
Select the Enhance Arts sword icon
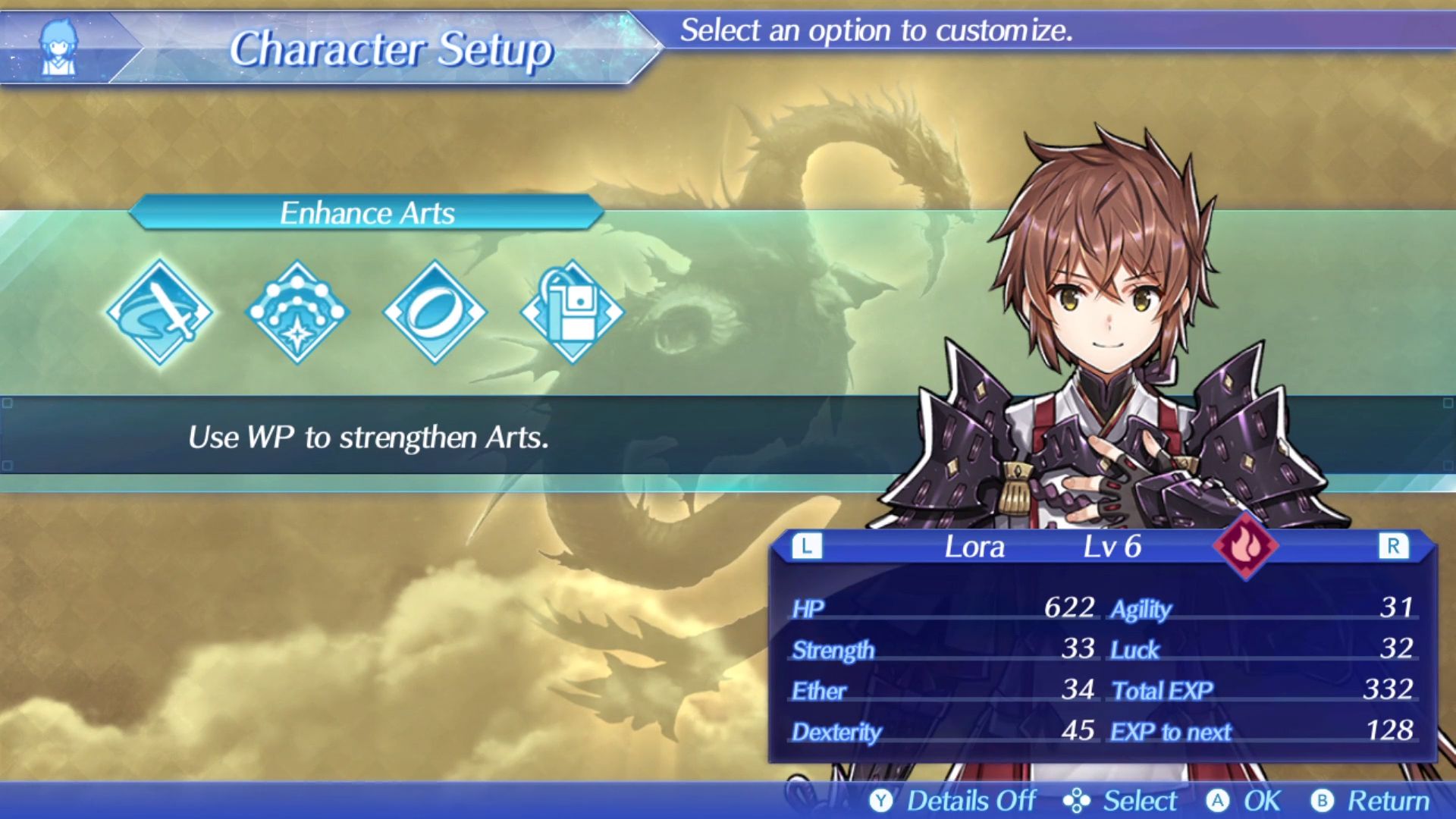point(160,312)
